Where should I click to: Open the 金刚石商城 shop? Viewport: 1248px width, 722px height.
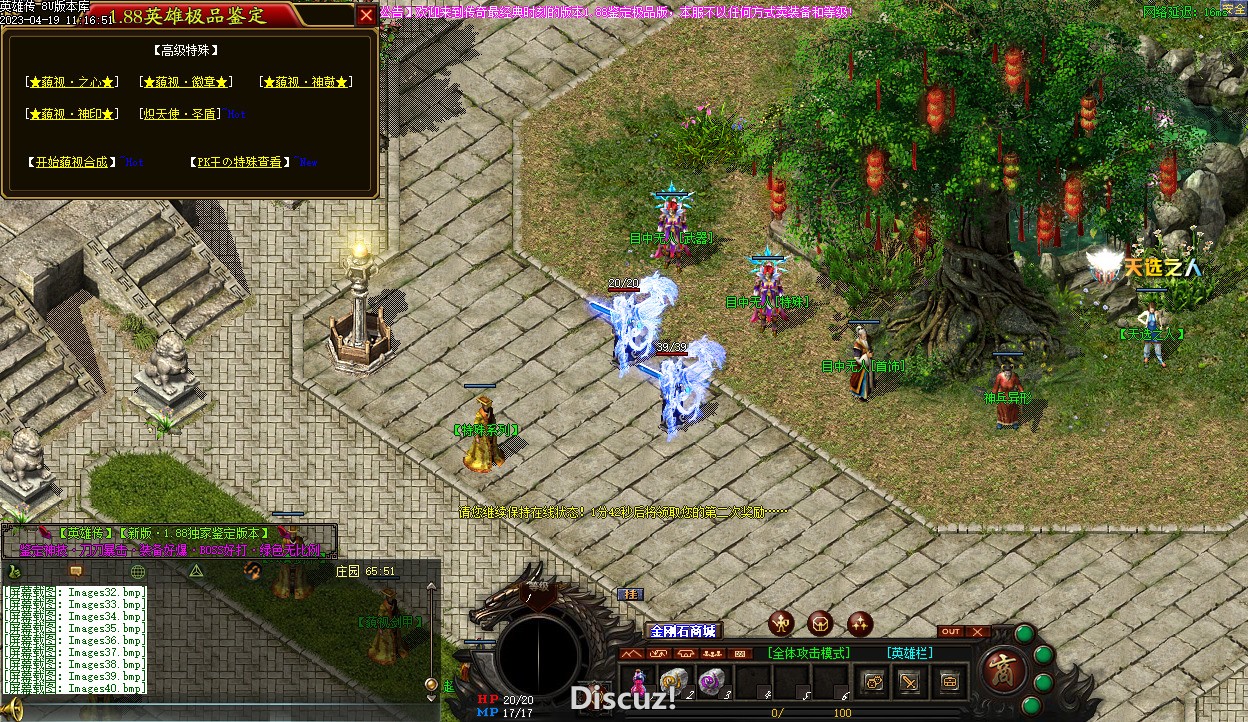coord(683,631)
